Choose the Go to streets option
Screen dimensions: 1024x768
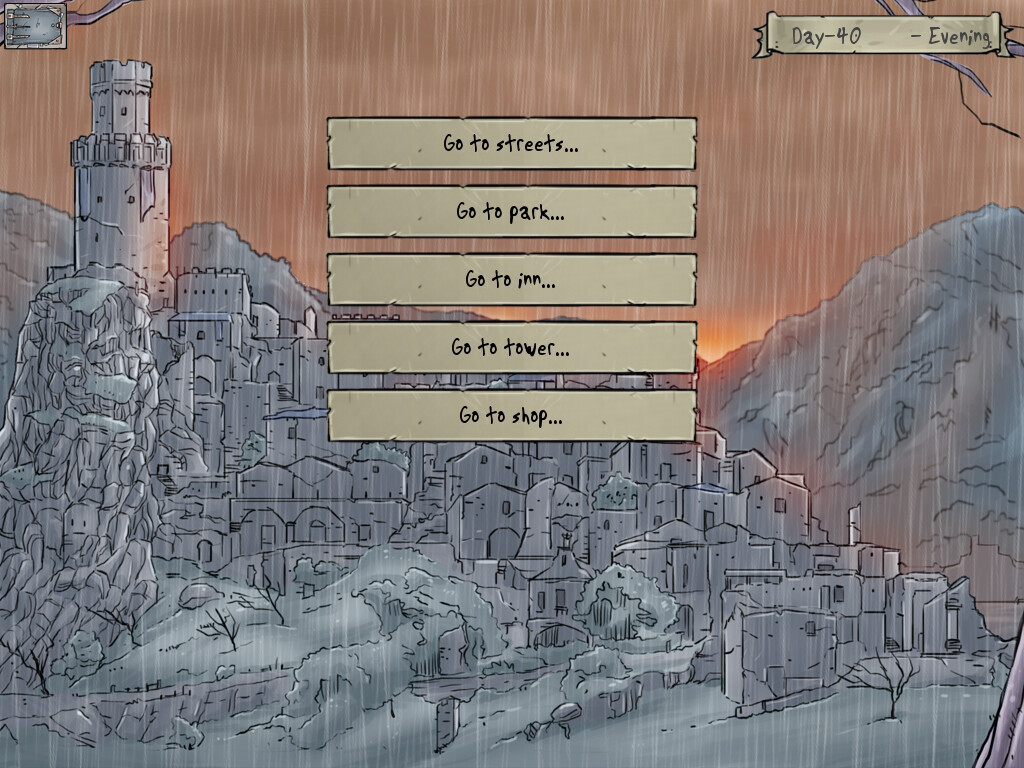511,144
